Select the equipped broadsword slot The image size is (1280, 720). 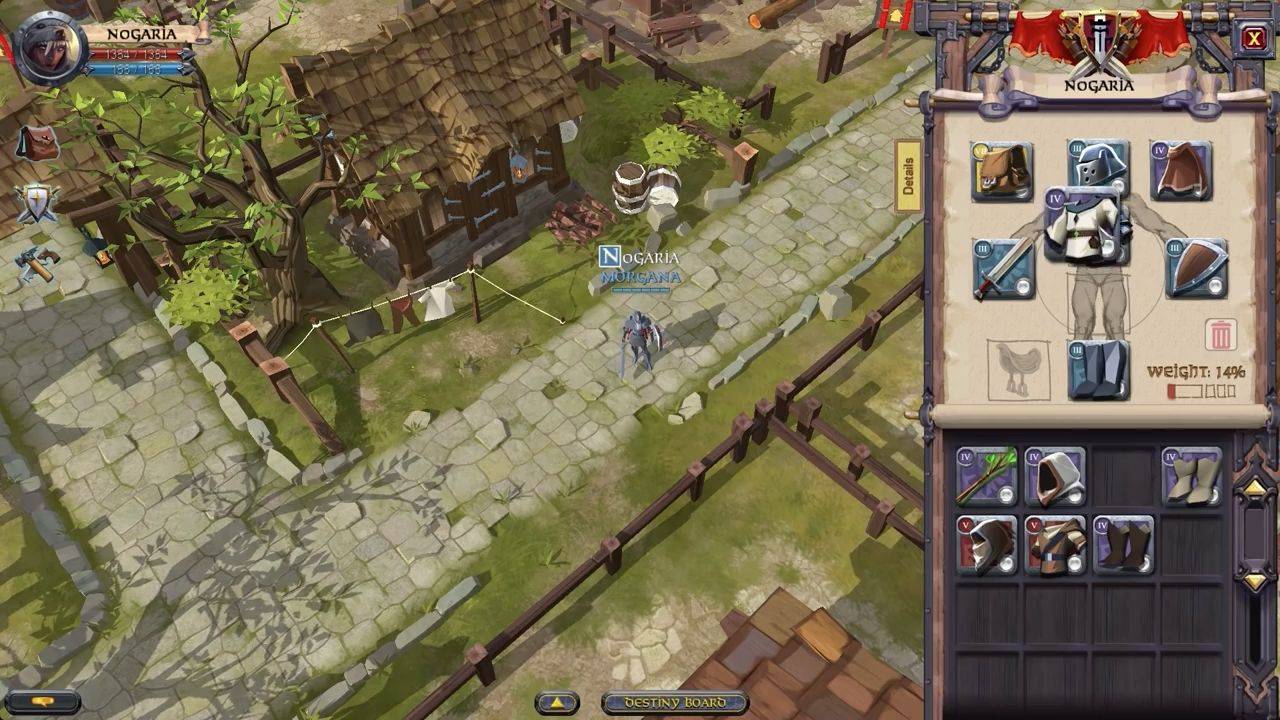click(1003, 268)
